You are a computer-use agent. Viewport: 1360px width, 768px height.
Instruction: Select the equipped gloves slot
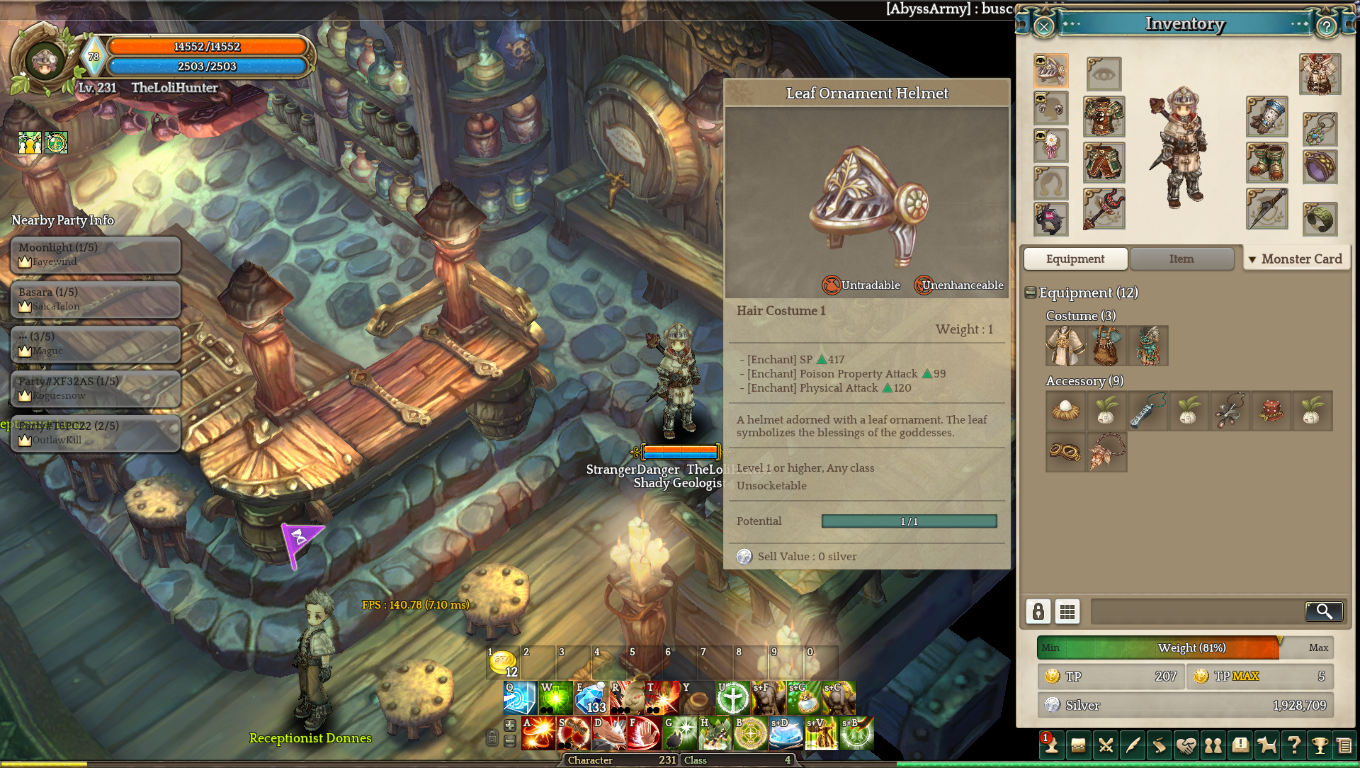tap(1266, 117)
